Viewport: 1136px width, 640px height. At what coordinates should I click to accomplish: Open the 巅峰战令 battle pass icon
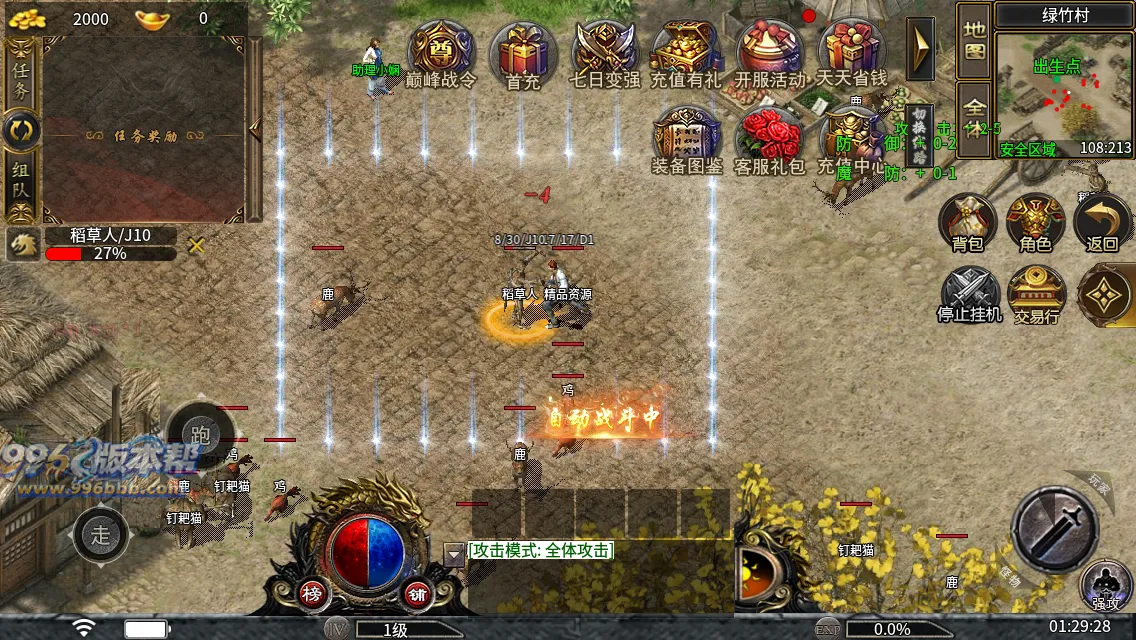coord(441,52)
